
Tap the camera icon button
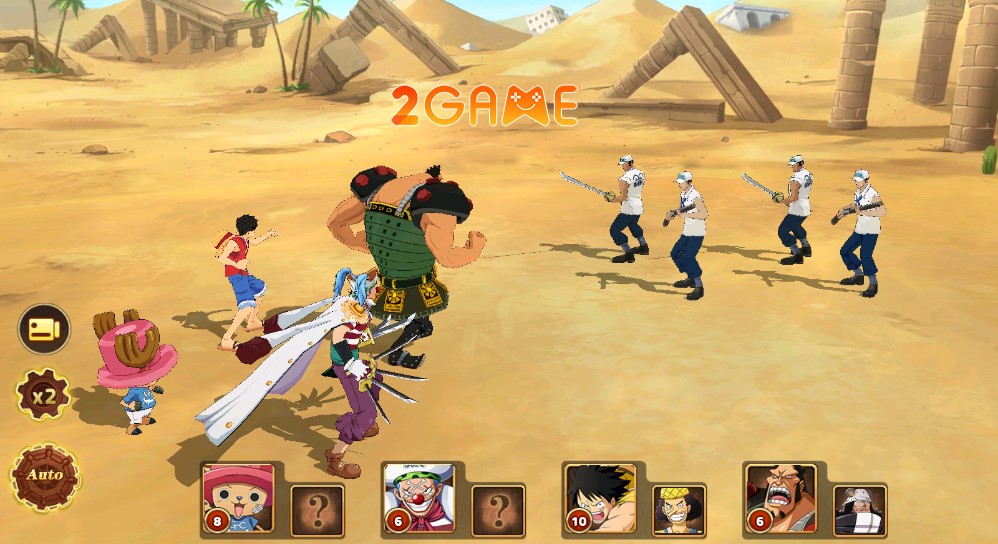[44, 329]
